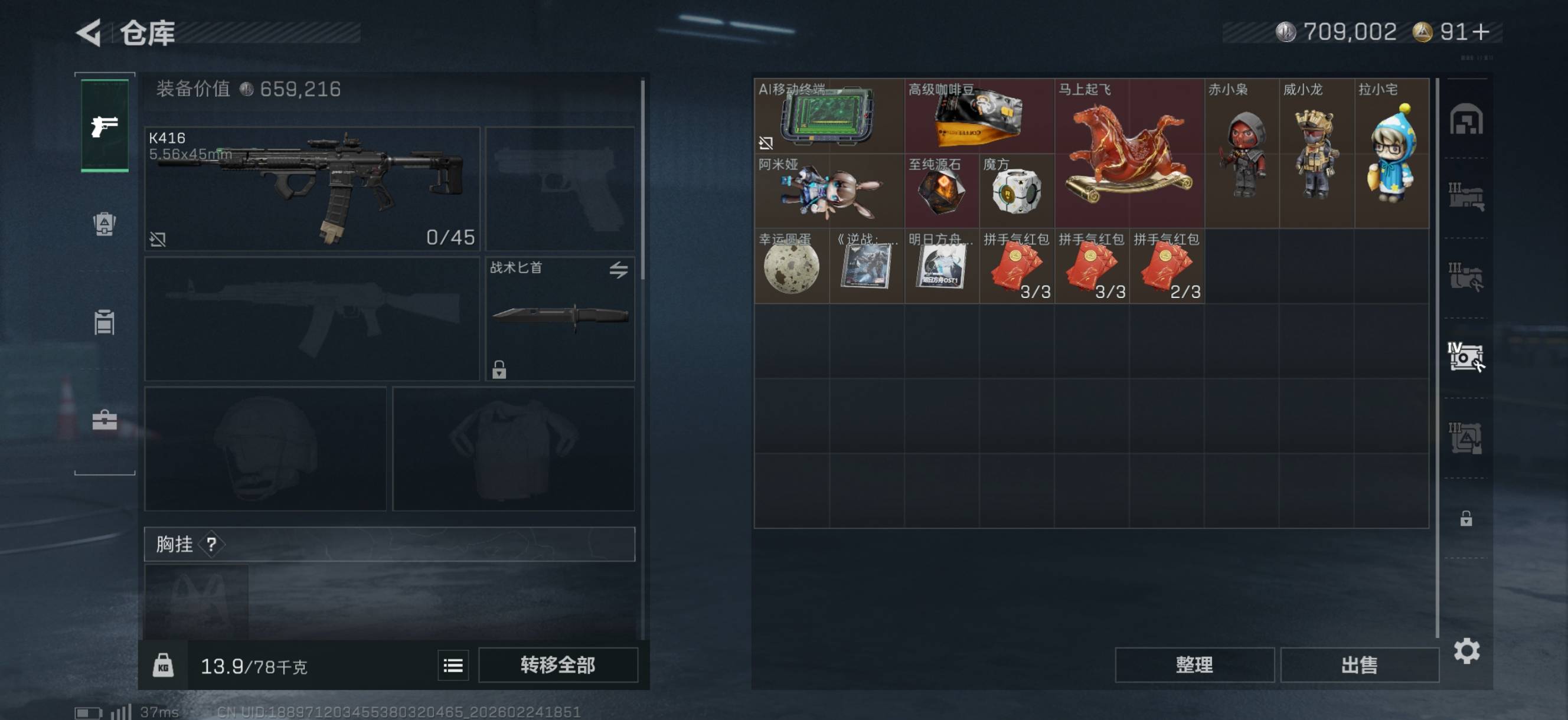The height and width of the screenshot is (720, 1568).
Task: Select the 战术匕首 knife slot
Action: pyautogui.click(x=560, y=318)
